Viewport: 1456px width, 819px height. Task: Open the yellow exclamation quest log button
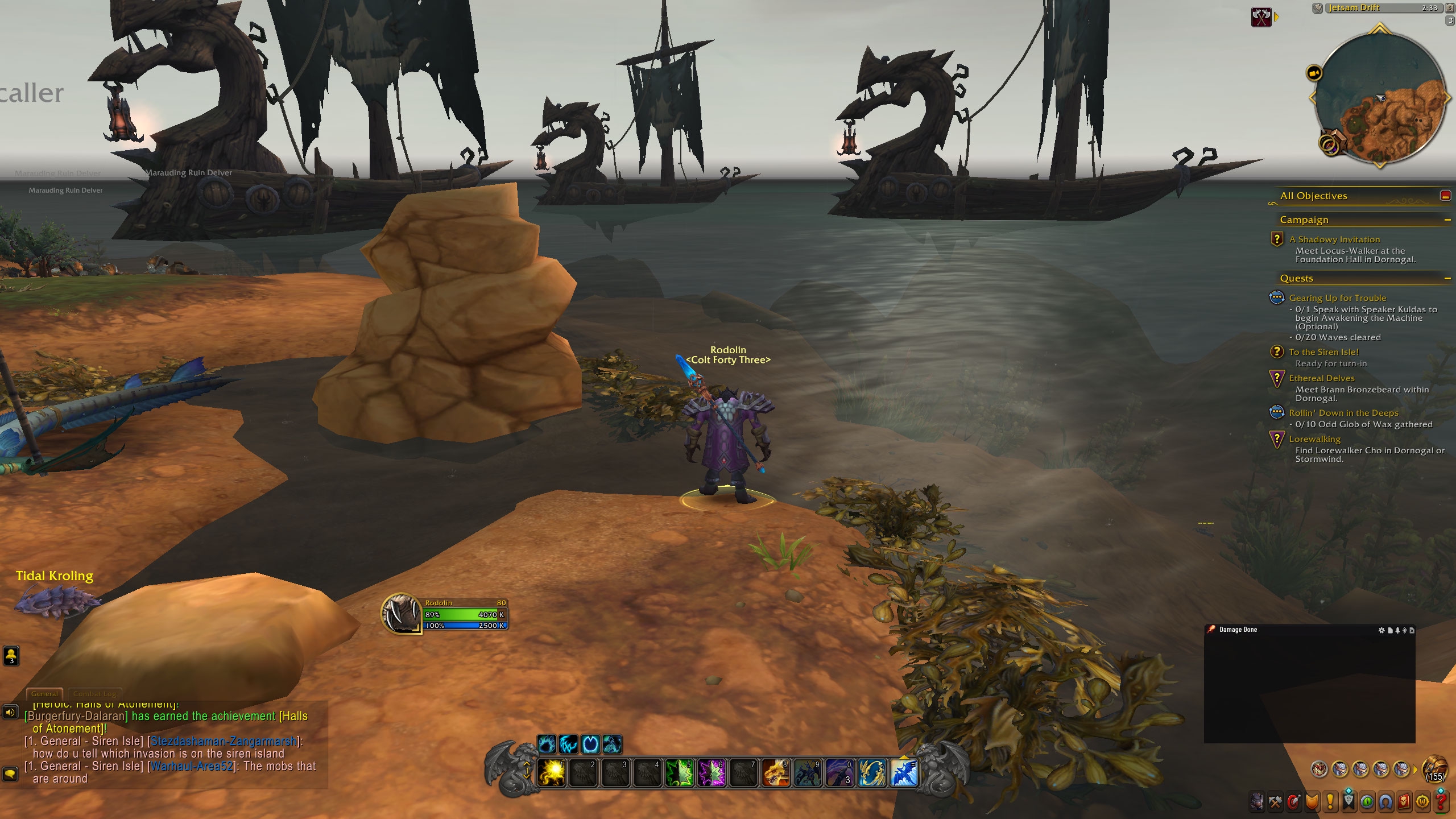tap(1330, 802)
